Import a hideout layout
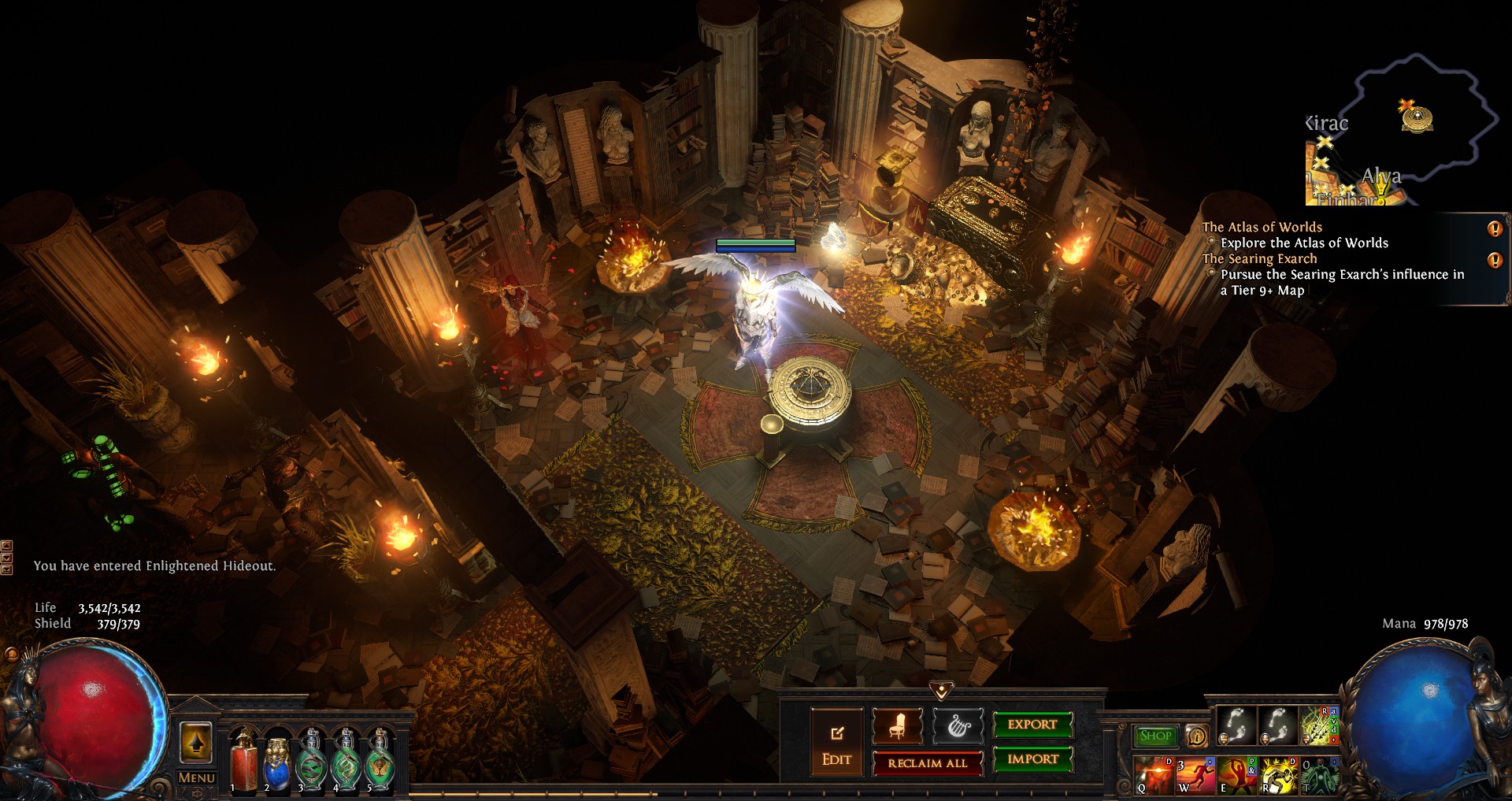The image size is (1512, 801). [x=1032, y=759]
